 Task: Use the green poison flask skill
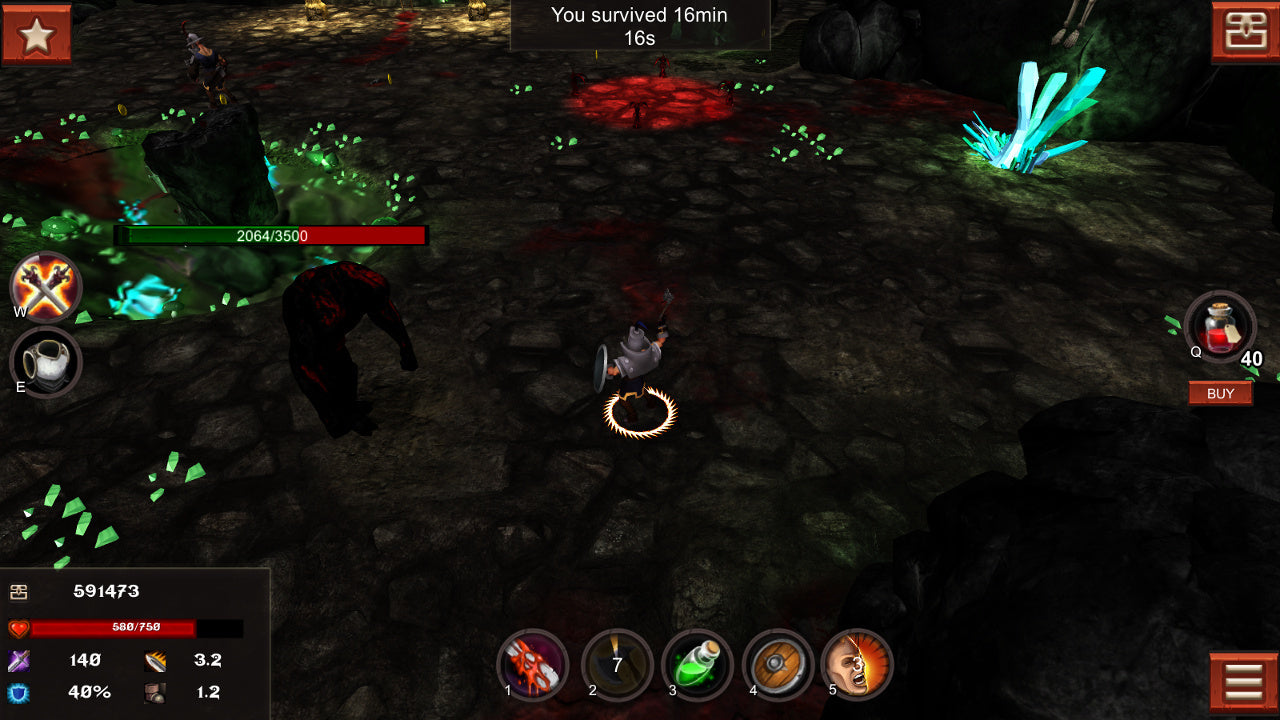tap(697, 665)
